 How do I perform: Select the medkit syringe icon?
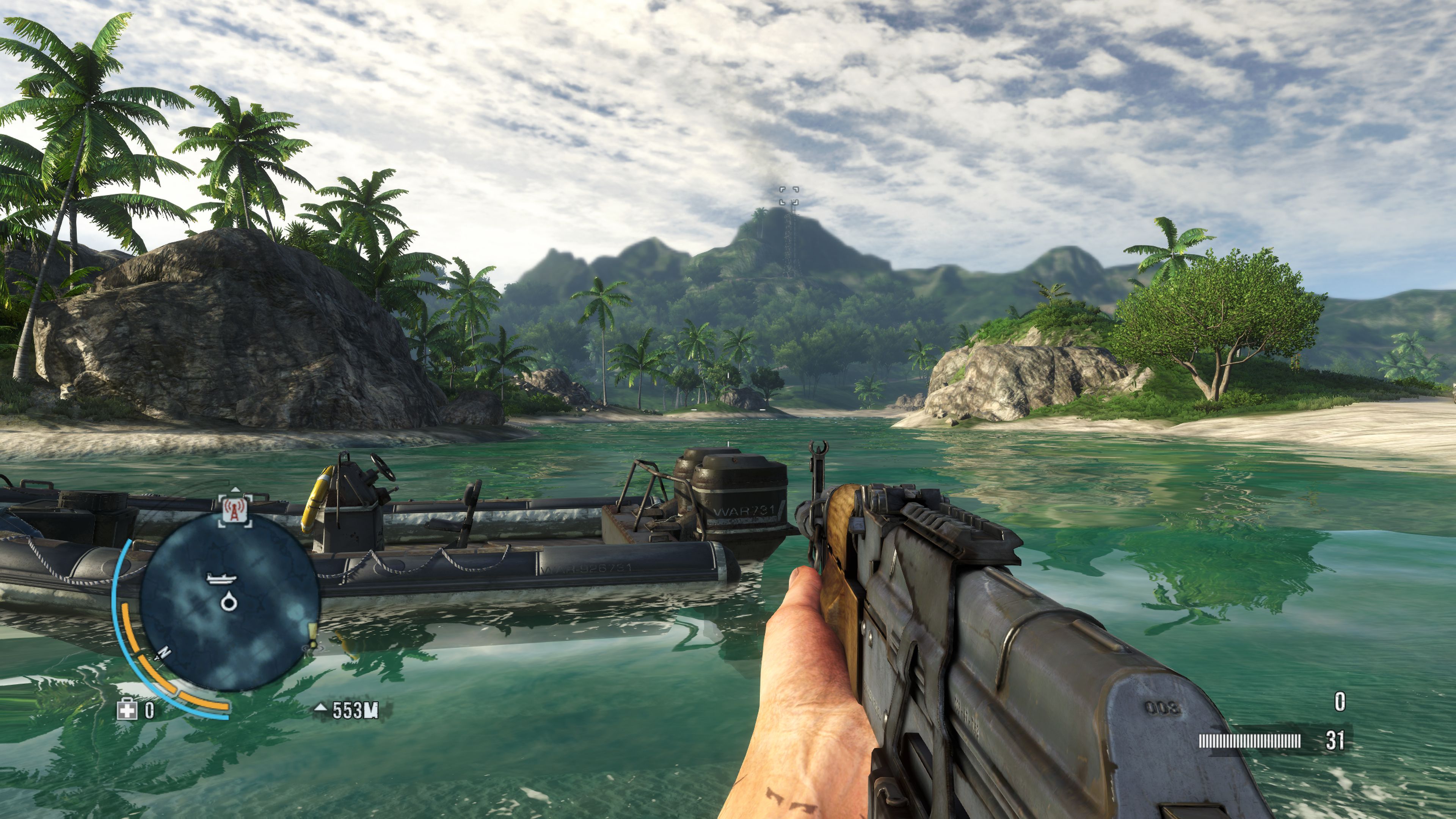(x=127, y=710)
